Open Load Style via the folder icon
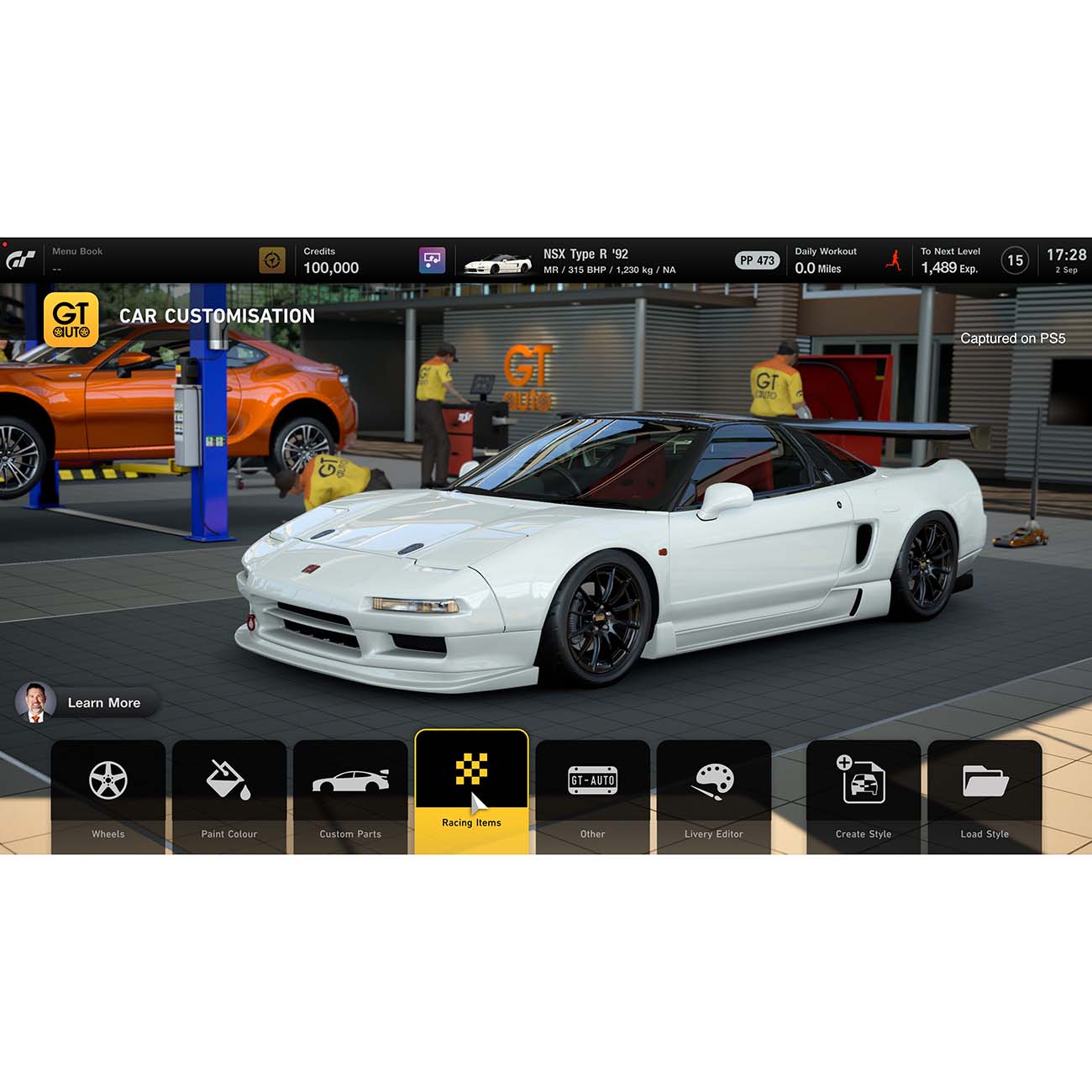 pos(984,780)
